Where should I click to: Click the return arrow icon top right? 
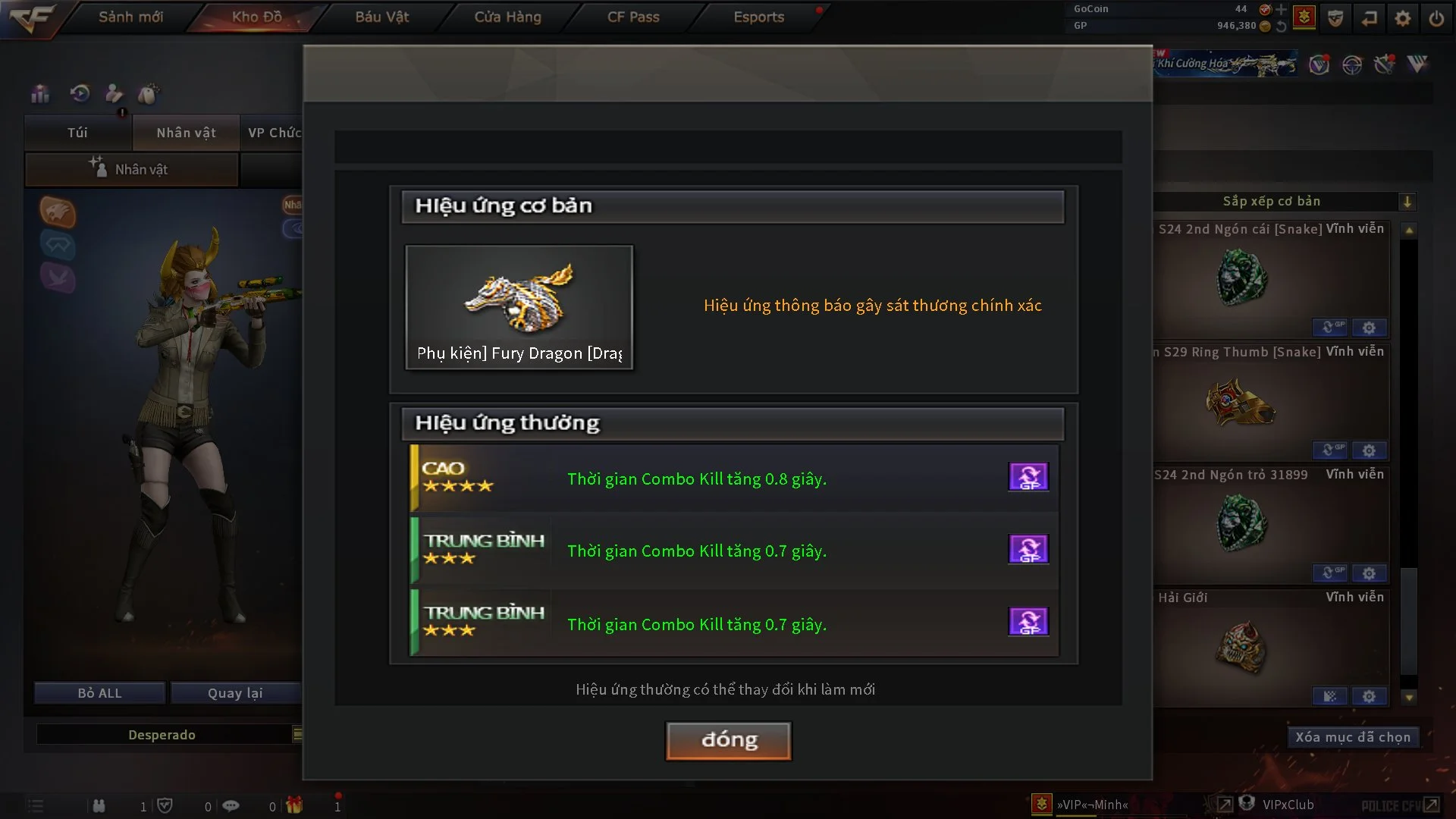tap(1370, 17)
